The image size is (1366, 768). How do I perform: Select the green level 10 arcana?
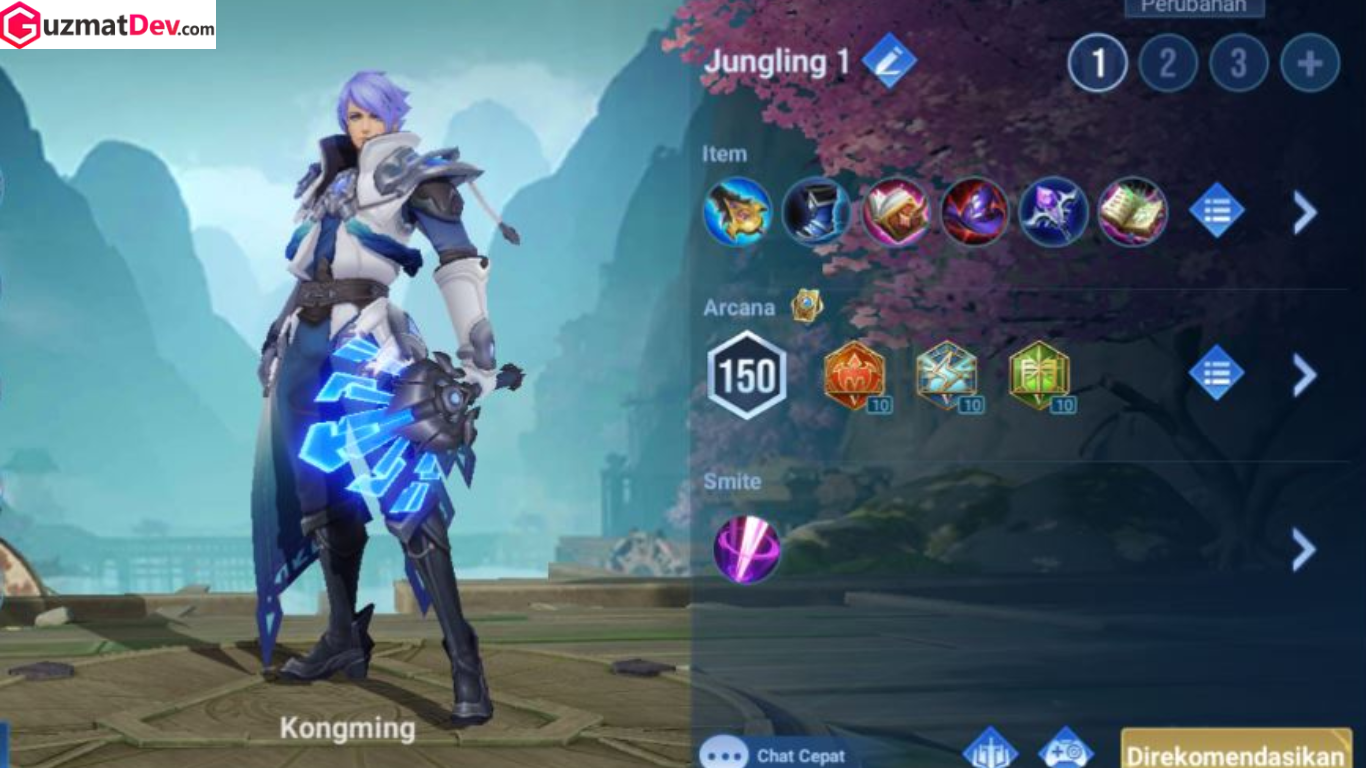pos(1039,376)
